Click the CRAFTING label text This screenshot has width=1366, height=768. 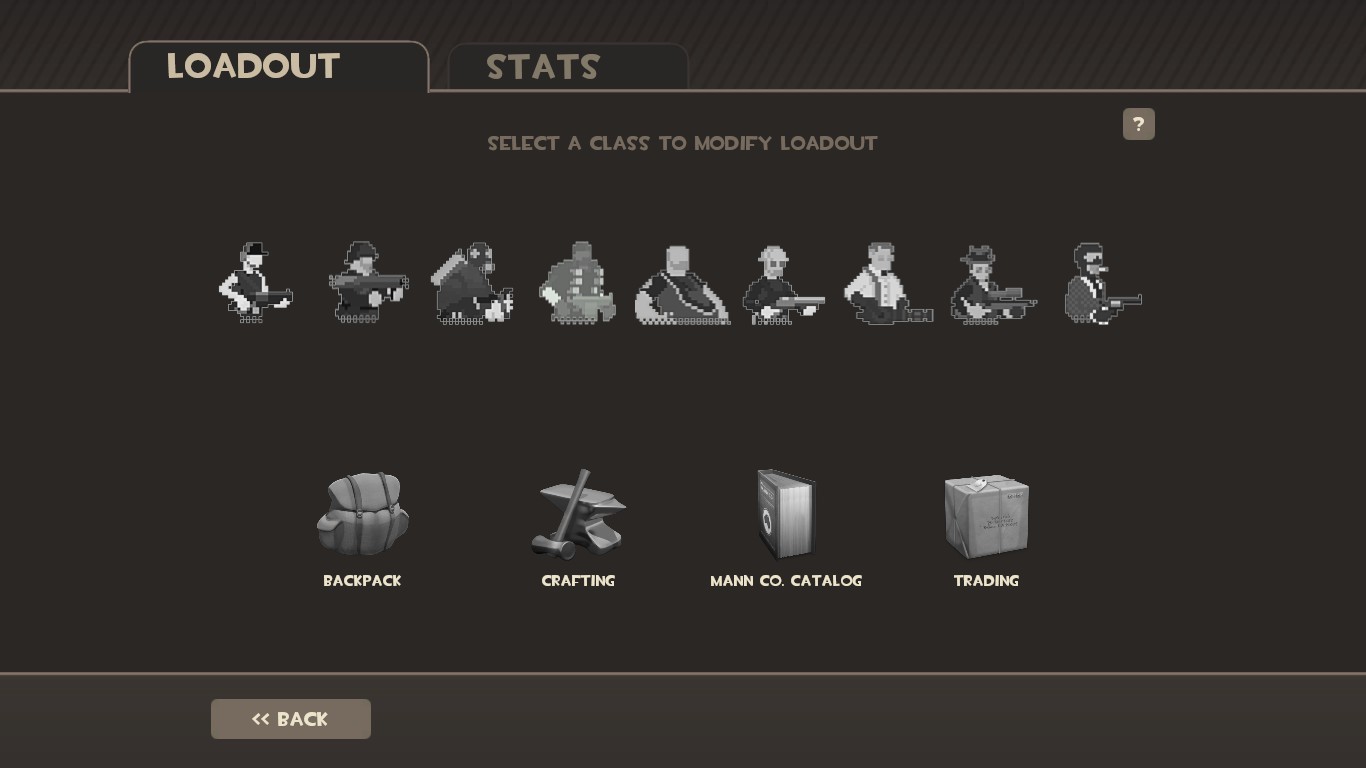[x=578, y=581]
